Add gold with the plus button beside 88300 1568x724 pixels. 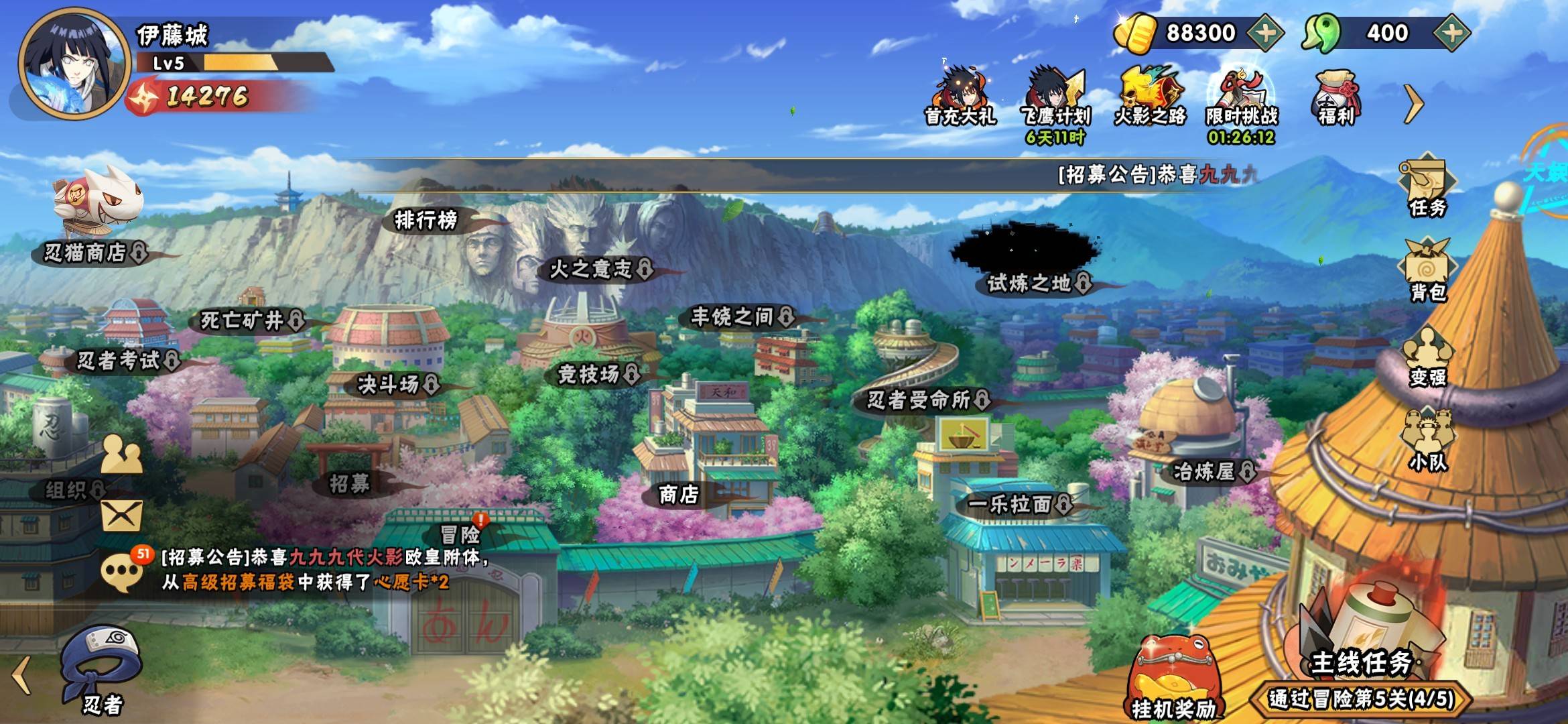tap(1264, 33)
